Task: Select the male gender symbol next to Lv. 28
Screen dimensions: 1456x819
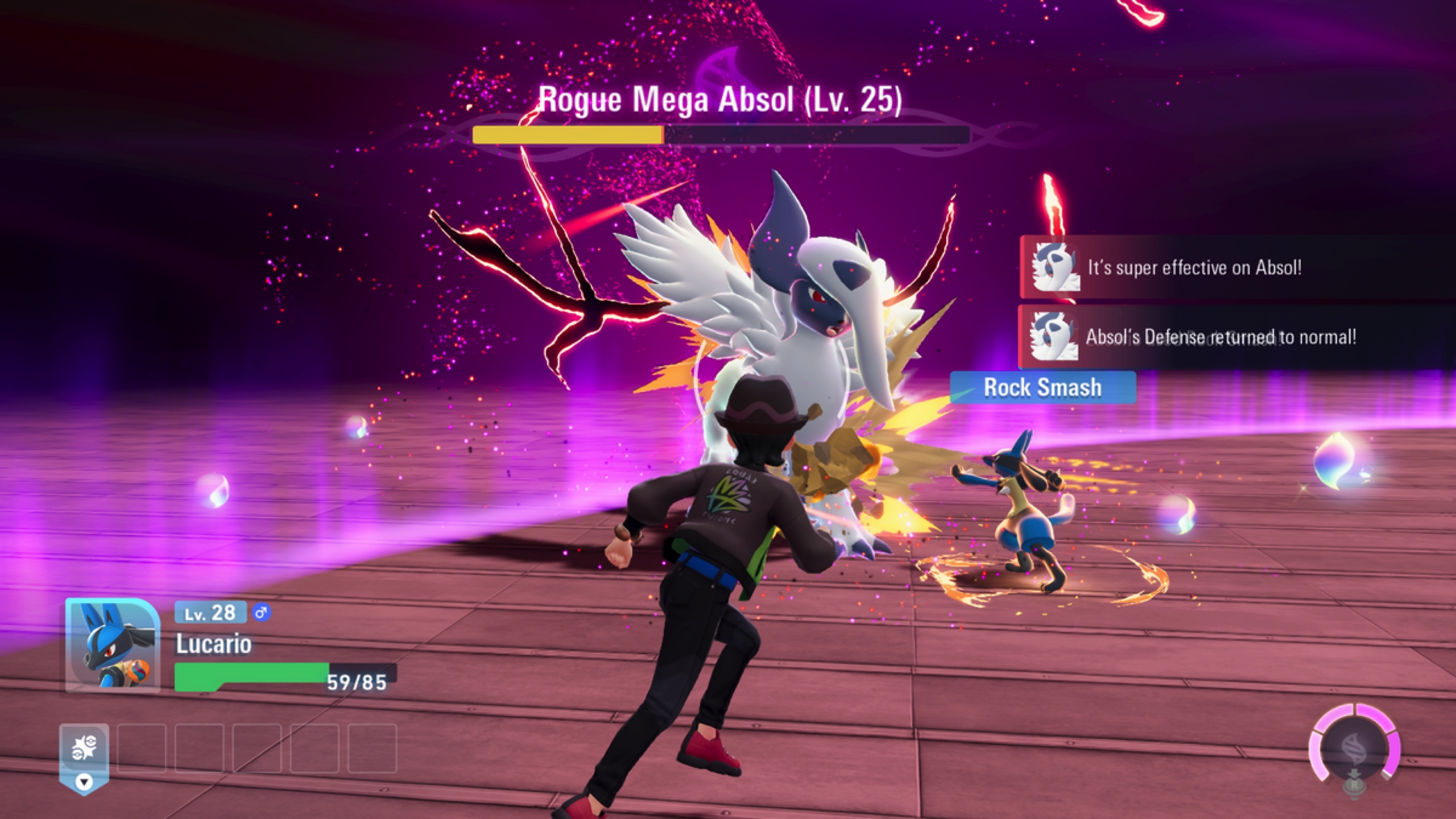Action: tap(262, 613)
